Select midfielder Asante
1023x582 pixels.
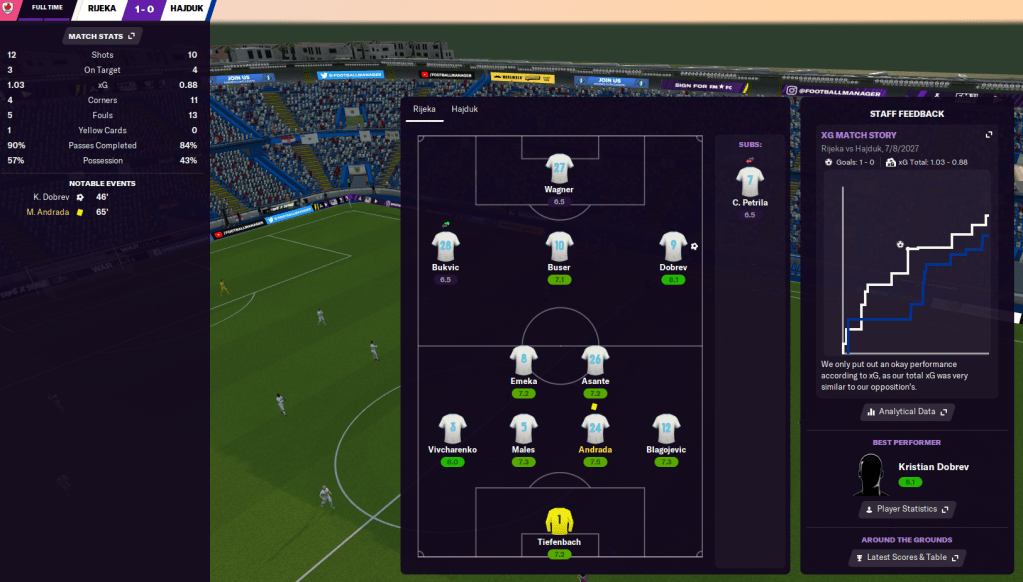pos(595,360)
